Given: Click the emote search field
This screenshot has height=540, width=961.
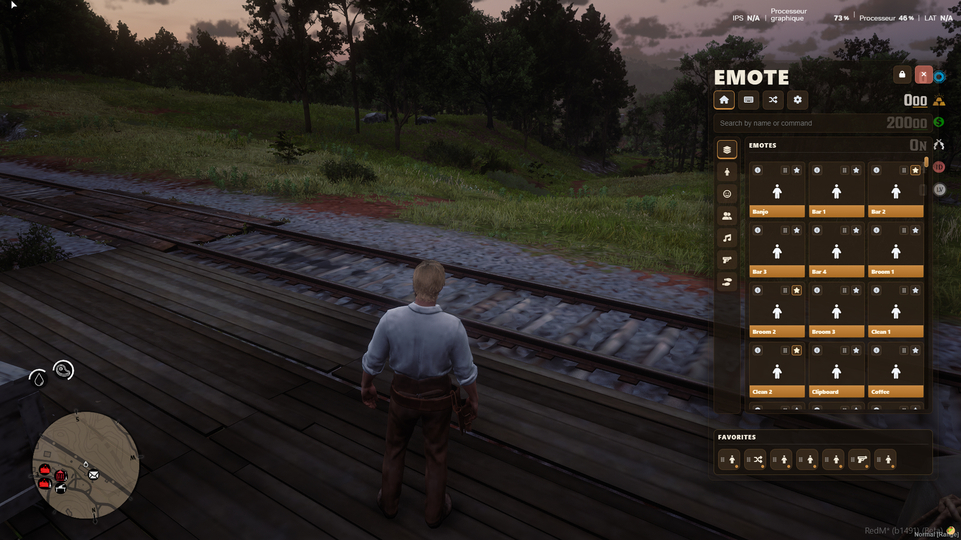Looking at the screenshot, I should [x=800, y=123].
